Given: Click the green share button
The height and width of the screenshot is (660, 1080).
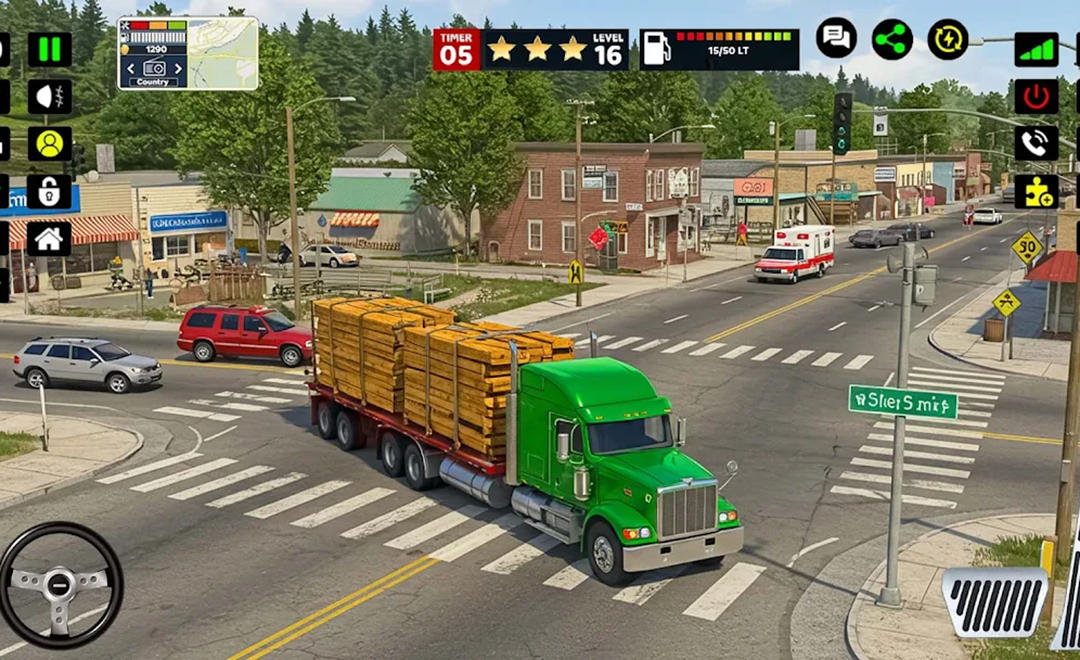Looking at the screenshot, I should 892,39.
